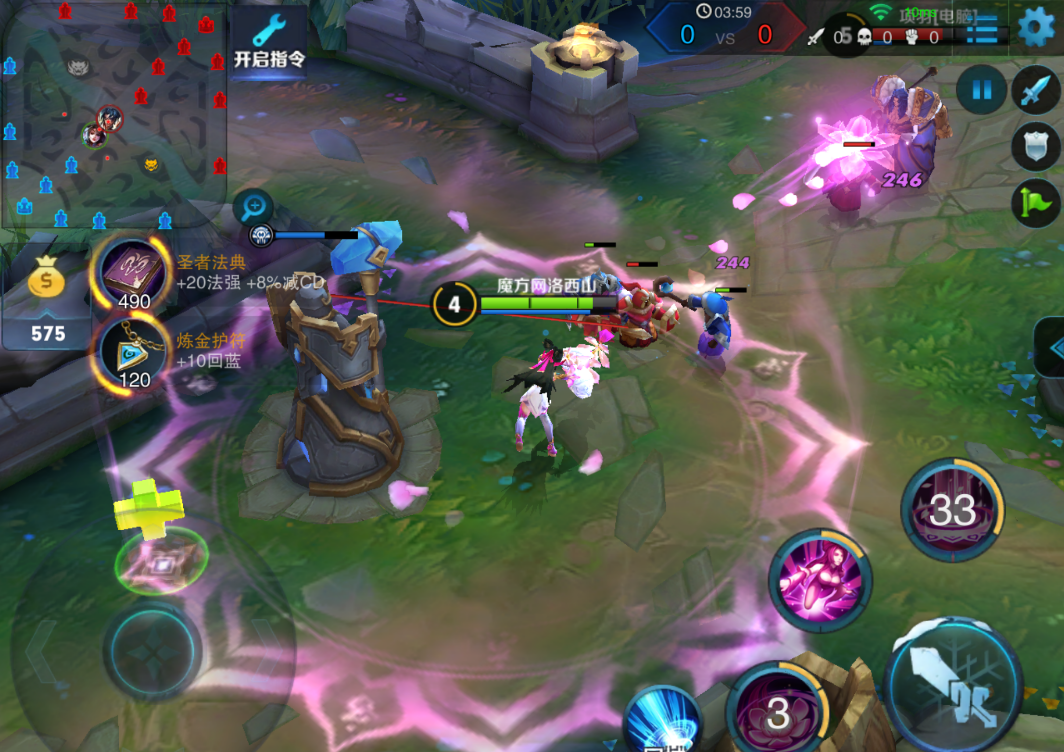Image resolution: width=1064 pixels, height=752 pixels.
Task: Tap the green-ringed icon under the yellow plus
Action: tap(161, 562)
